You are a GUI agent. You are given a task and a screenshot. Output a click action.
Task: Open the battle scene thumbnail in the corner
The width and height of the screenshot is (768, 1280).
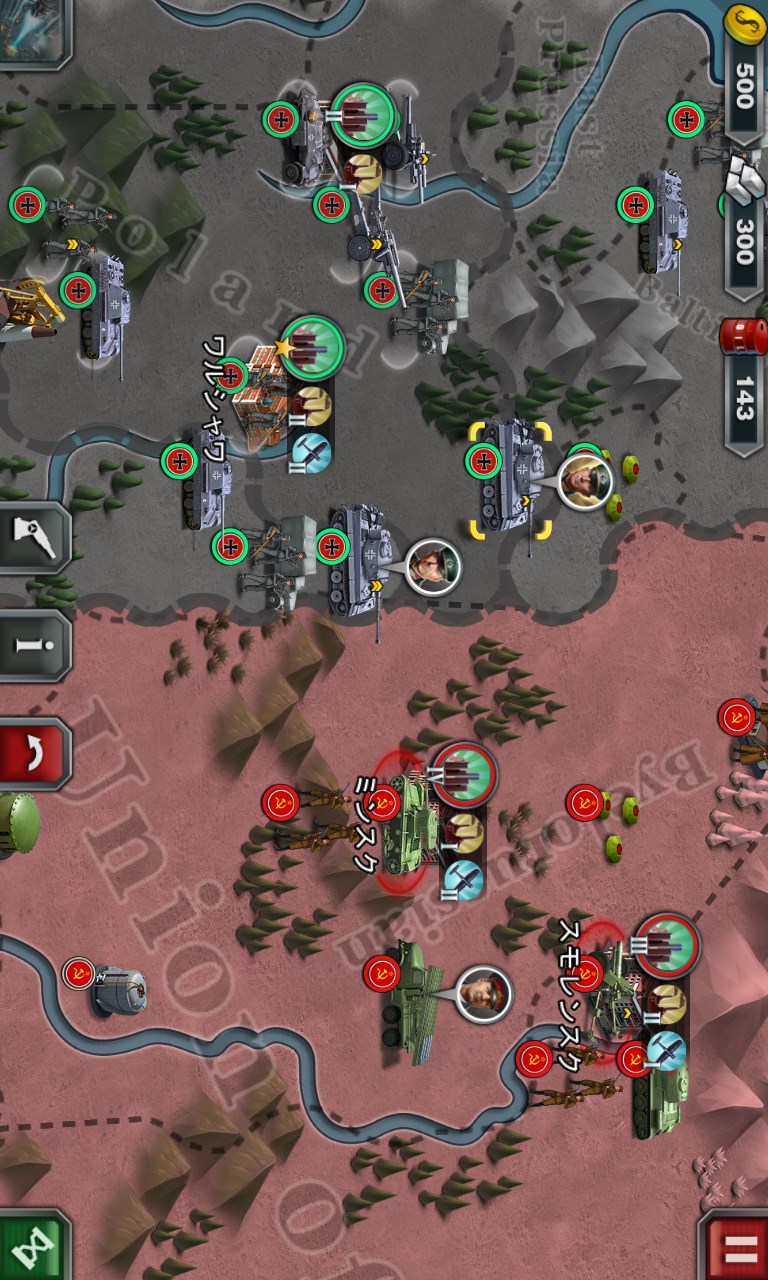(32, 30)
